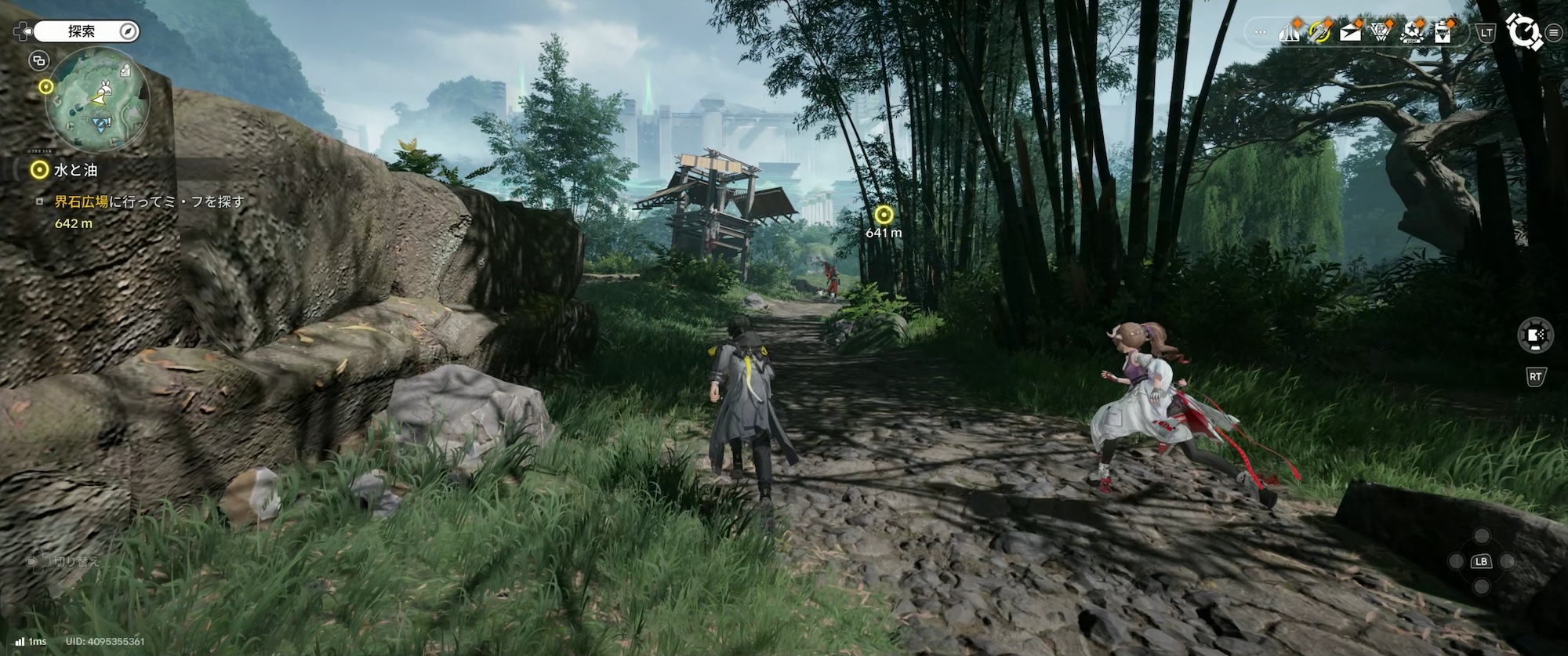Open the hamburger list menu
This screenshot has width=1568, height=656.
[x=1554, y=33]
